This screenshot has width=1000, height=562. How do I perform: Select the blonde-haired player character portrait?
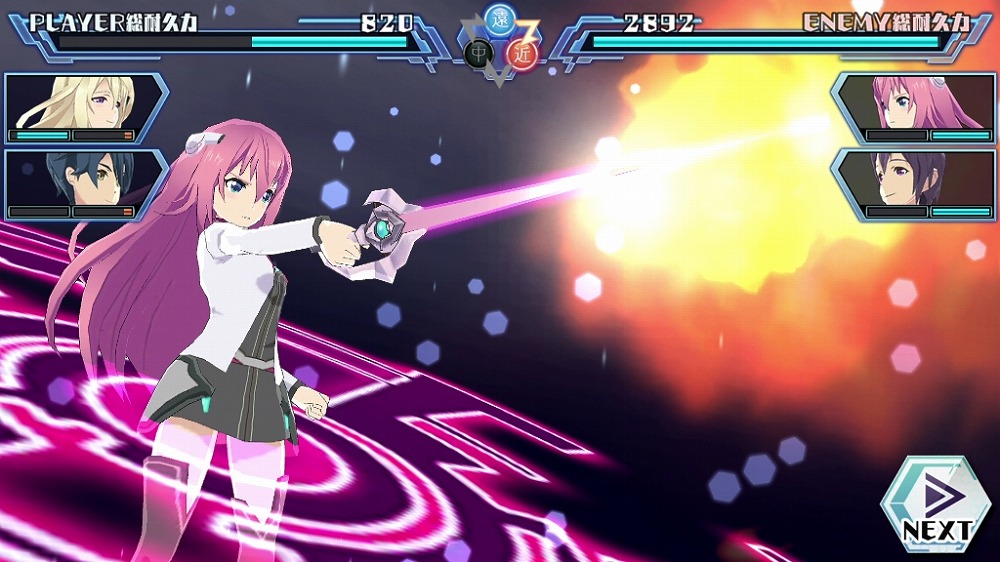[83, 107]
